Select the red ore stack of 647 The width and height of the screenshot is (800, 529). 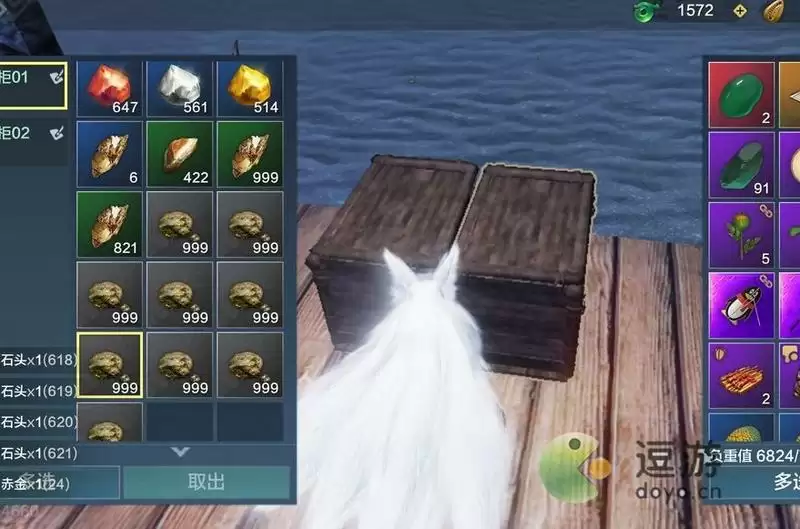click(x=110, y=88)
